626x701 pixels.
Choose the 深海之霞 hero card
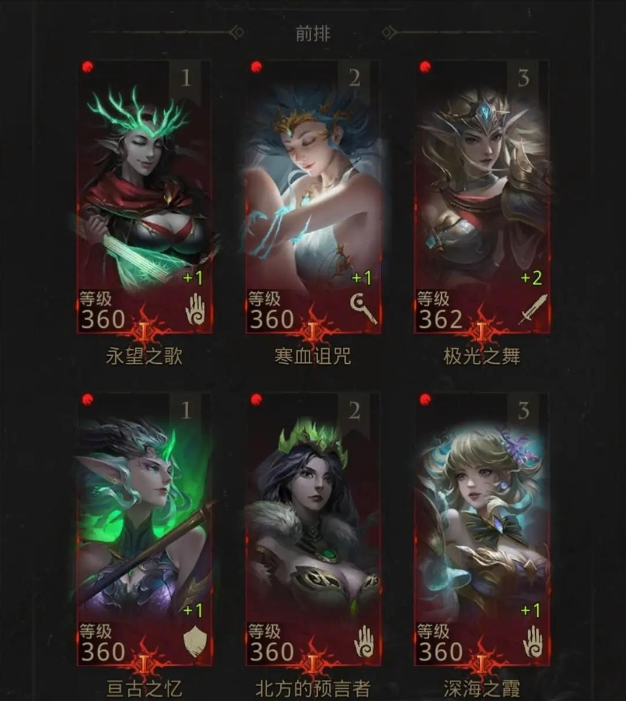pyautogui.click(x=481, y=530)
